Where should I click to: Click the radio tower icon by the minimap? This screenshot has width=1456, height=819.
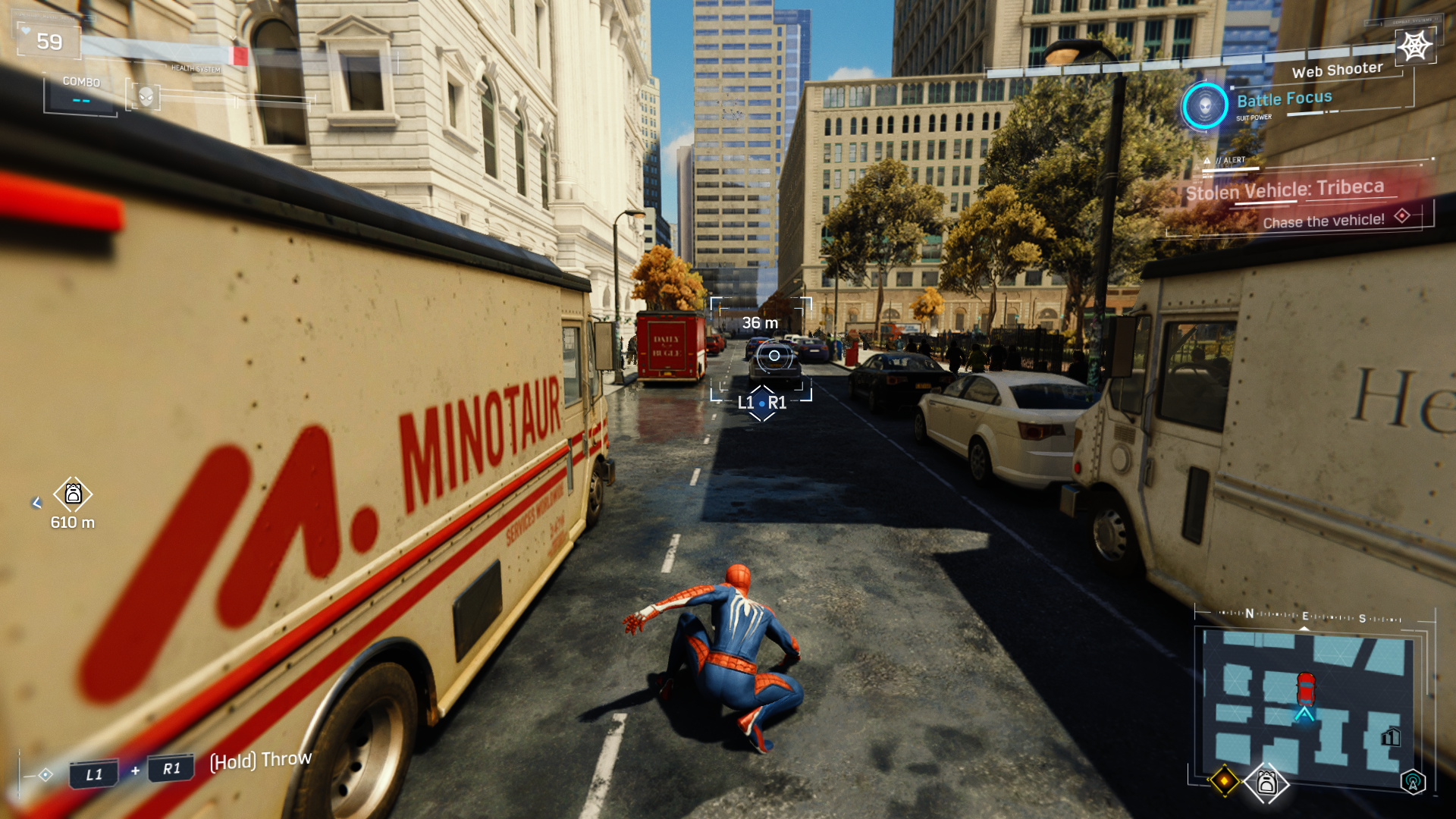(1413, 782)
